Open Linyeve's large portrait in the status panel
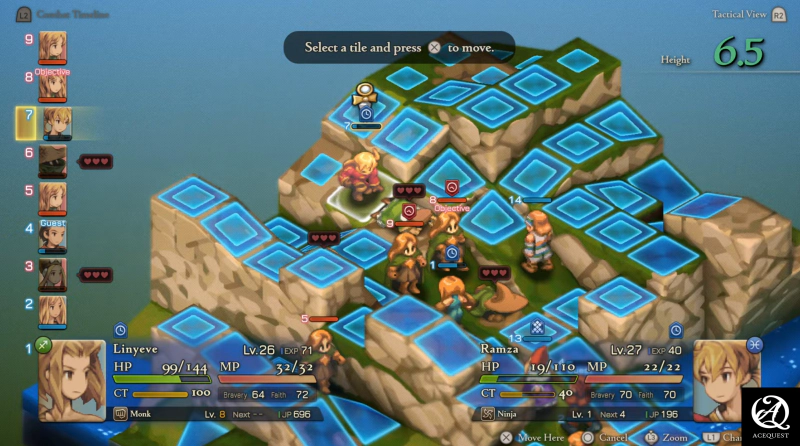The width and height of the screenshot is (800, 446). pos(71,380)
